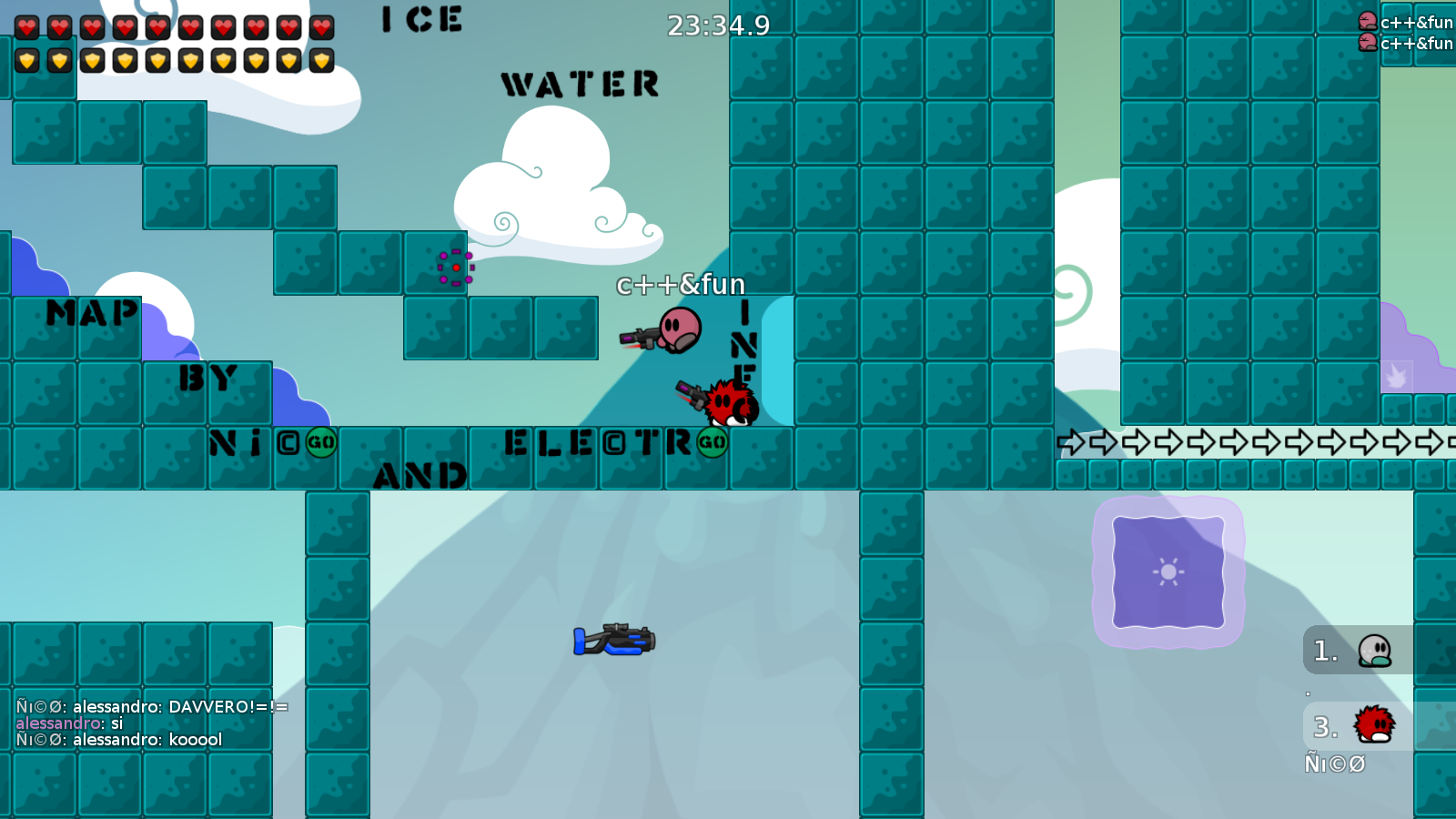Click the pink tee avatar beside top c++&fun label
Image resolution: width=1456 pixels, height=819 pixels.
click(1367, 20)
